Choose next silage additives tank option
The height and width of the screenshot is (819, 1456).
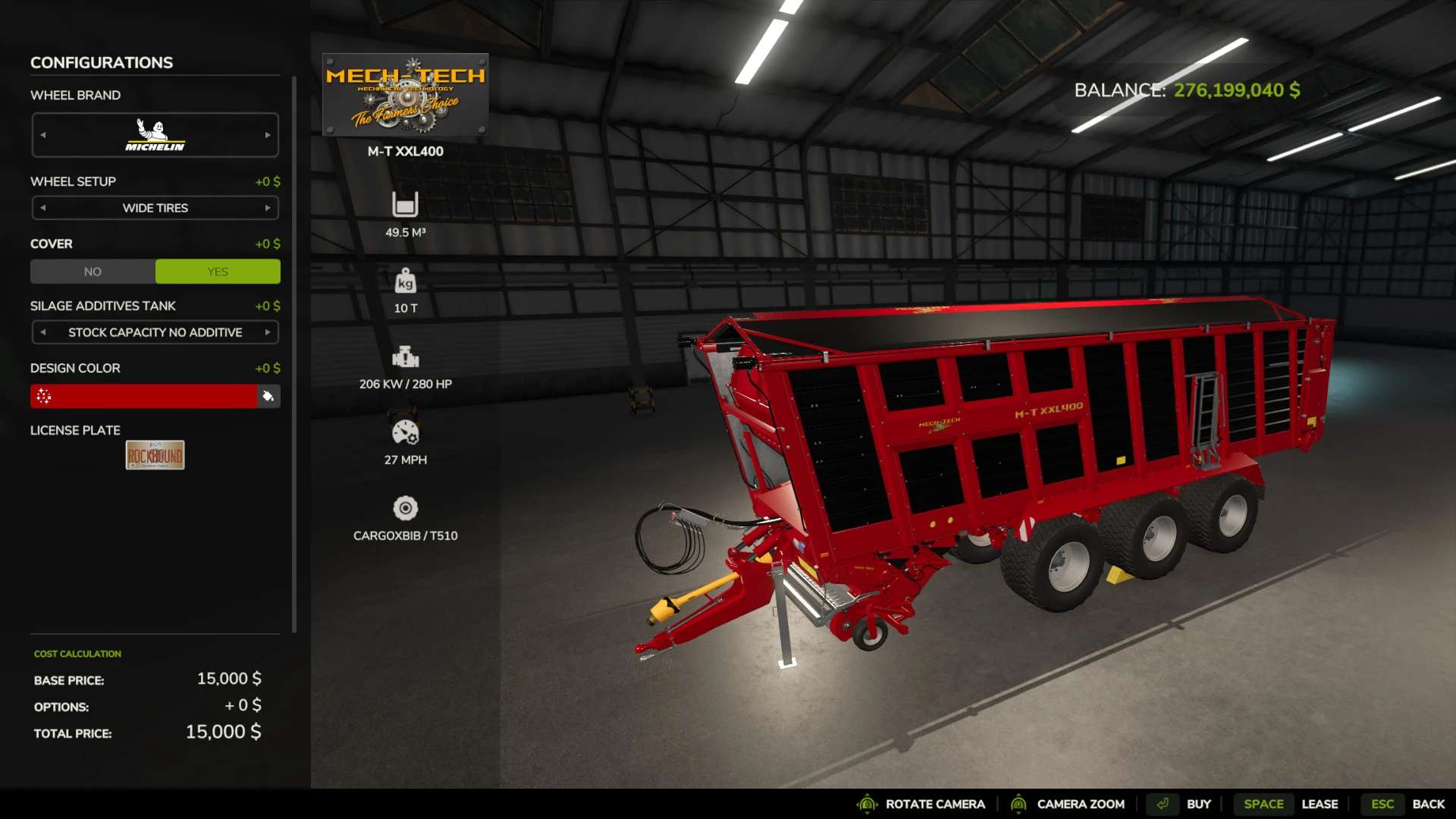(268, 332)
